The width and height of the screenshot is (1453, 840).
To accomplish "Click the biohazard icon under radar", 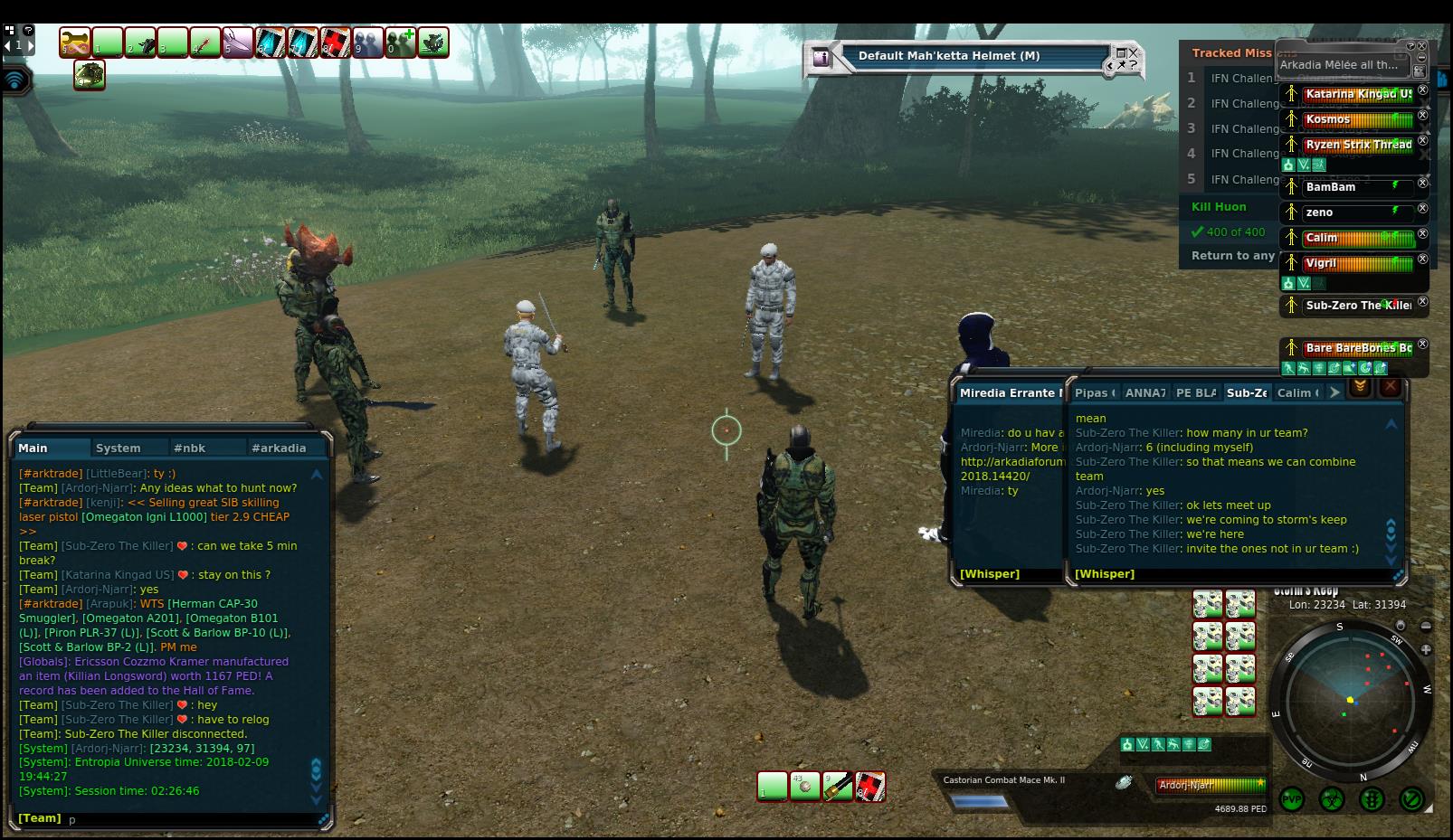I will 1332,799.
